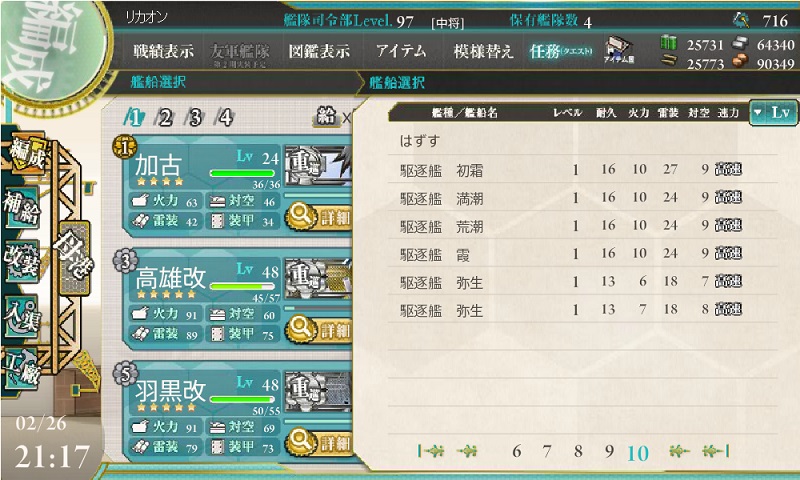Open the 戦績表示 records menu
800x480 pixels.
coord(164,51)
